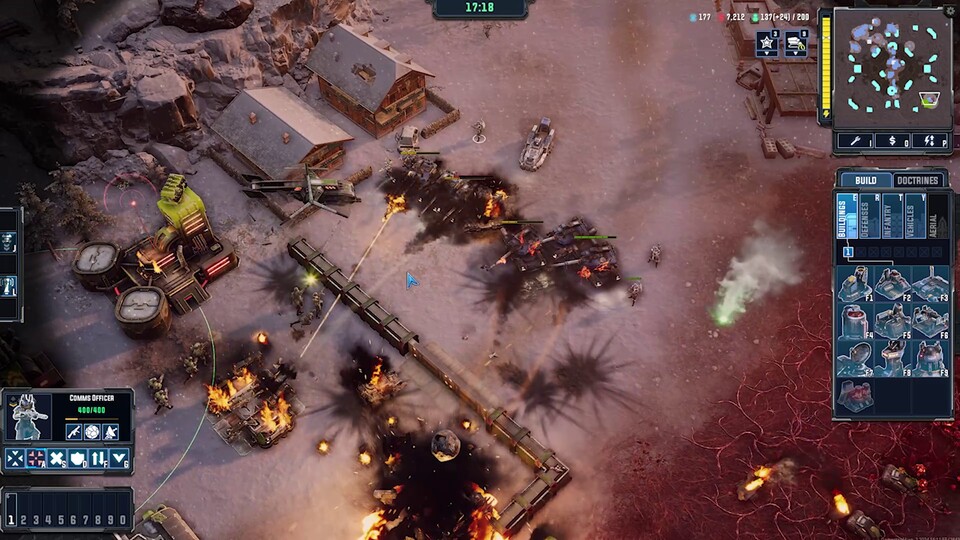Click the dollar sell button
960x540 pixels.
pos(891,141)
